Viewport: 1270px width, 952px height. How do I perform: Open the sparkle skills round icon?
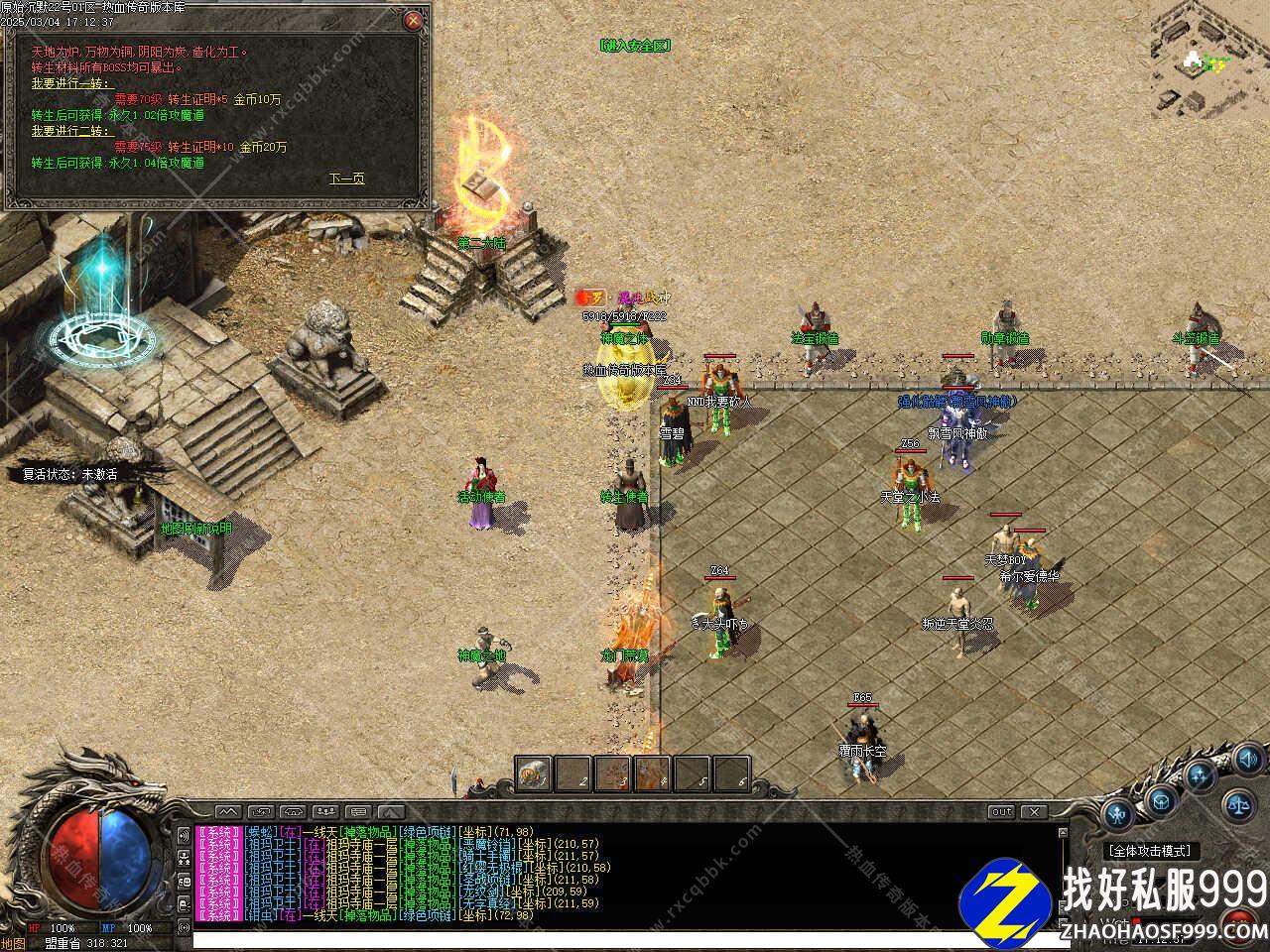tap(1202, 776)
